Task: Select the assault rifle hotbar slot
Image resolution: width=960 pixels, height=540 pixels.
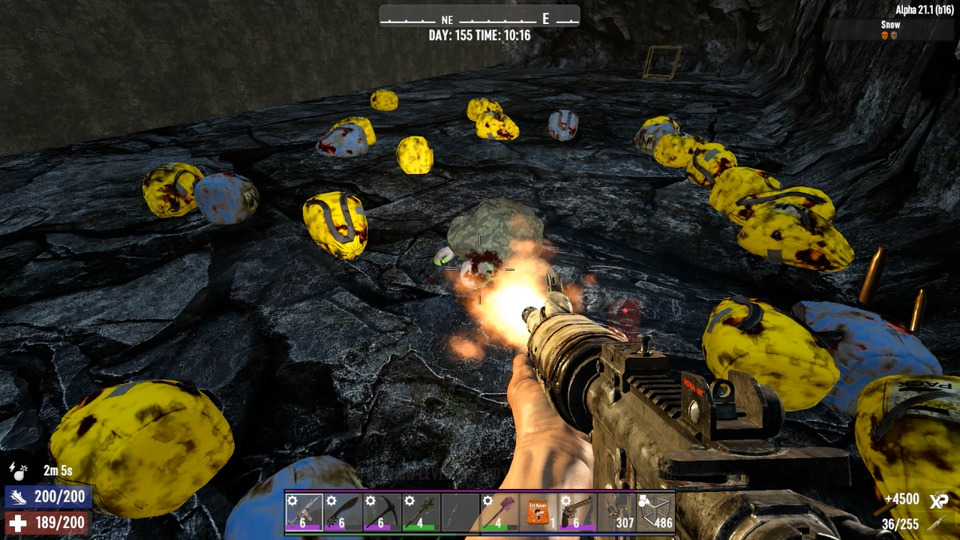Action: pyautogui.click(x=304, y=512)
